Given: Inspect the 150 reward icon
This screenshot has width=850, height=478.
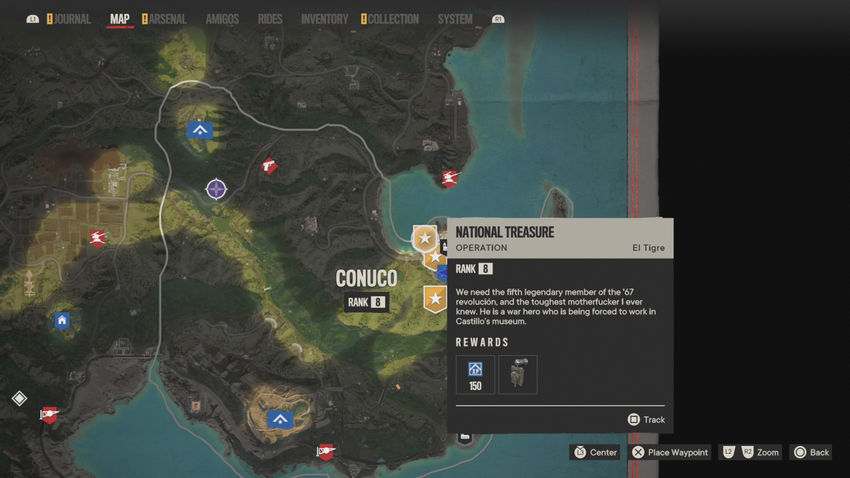Looking at the screenshot, I should (475, 374).
